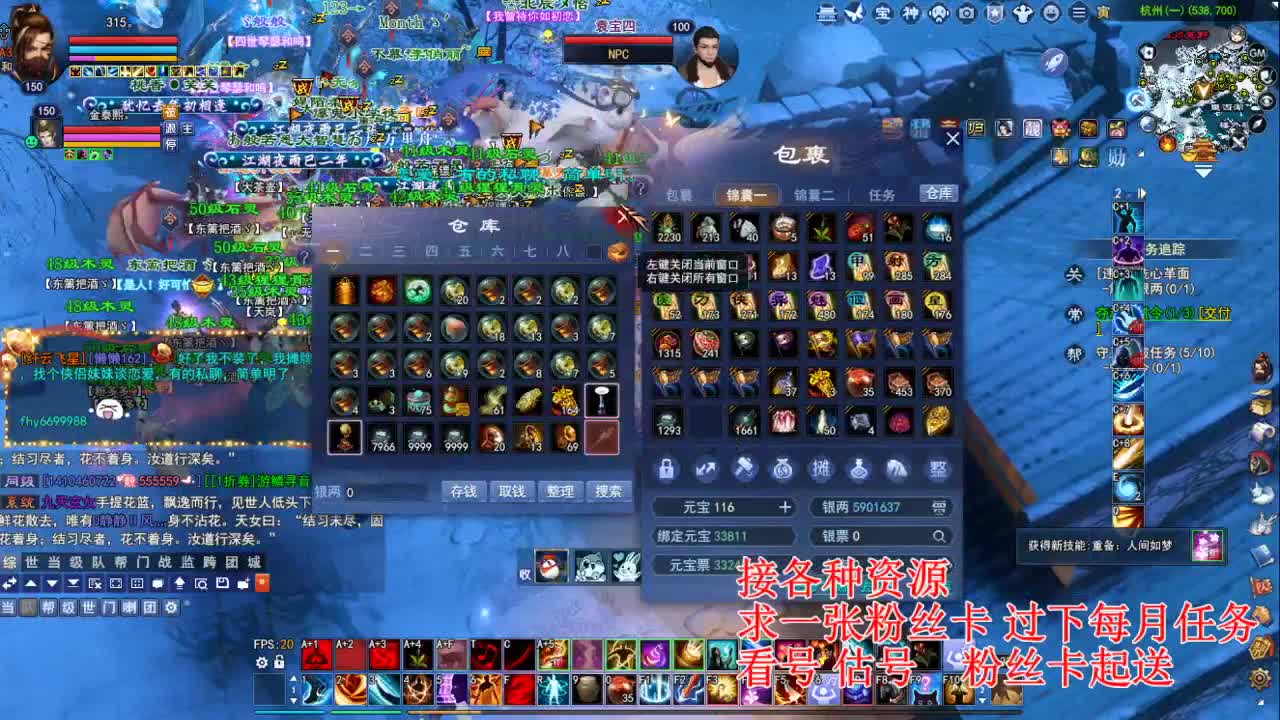The image size is (1280, 720).
Task: Click the 整 sort icon to tidy bag
Action: (x=937, y=468)
